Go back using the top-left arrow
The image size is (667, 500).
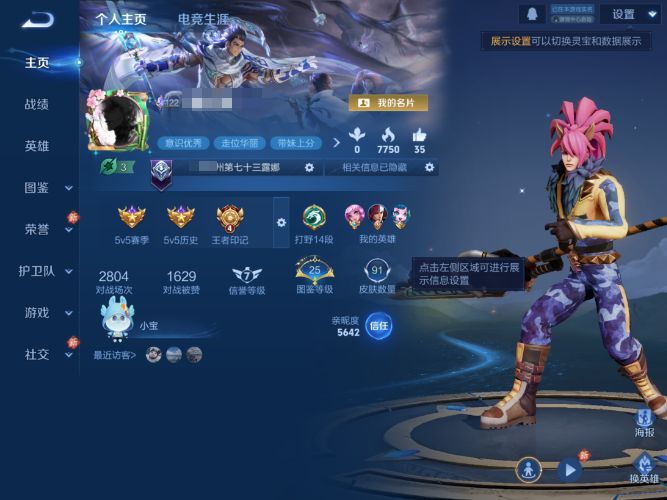36,19
